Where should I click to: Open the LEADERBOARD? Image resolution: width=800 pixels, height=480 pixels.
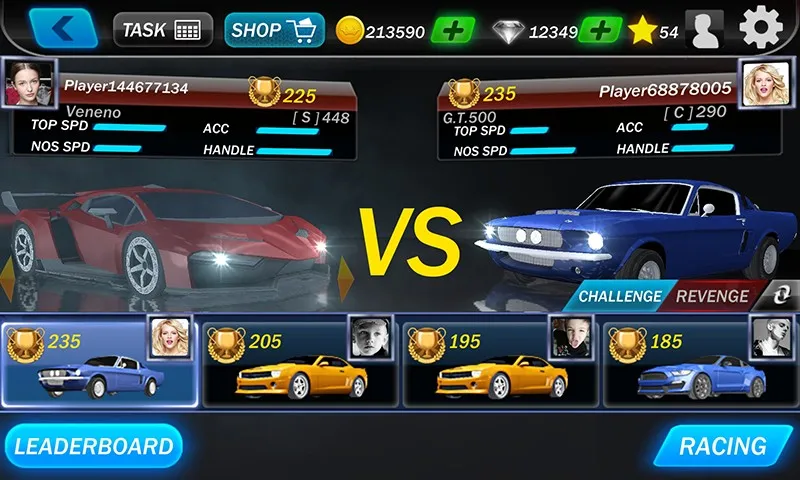pos(93,446)
